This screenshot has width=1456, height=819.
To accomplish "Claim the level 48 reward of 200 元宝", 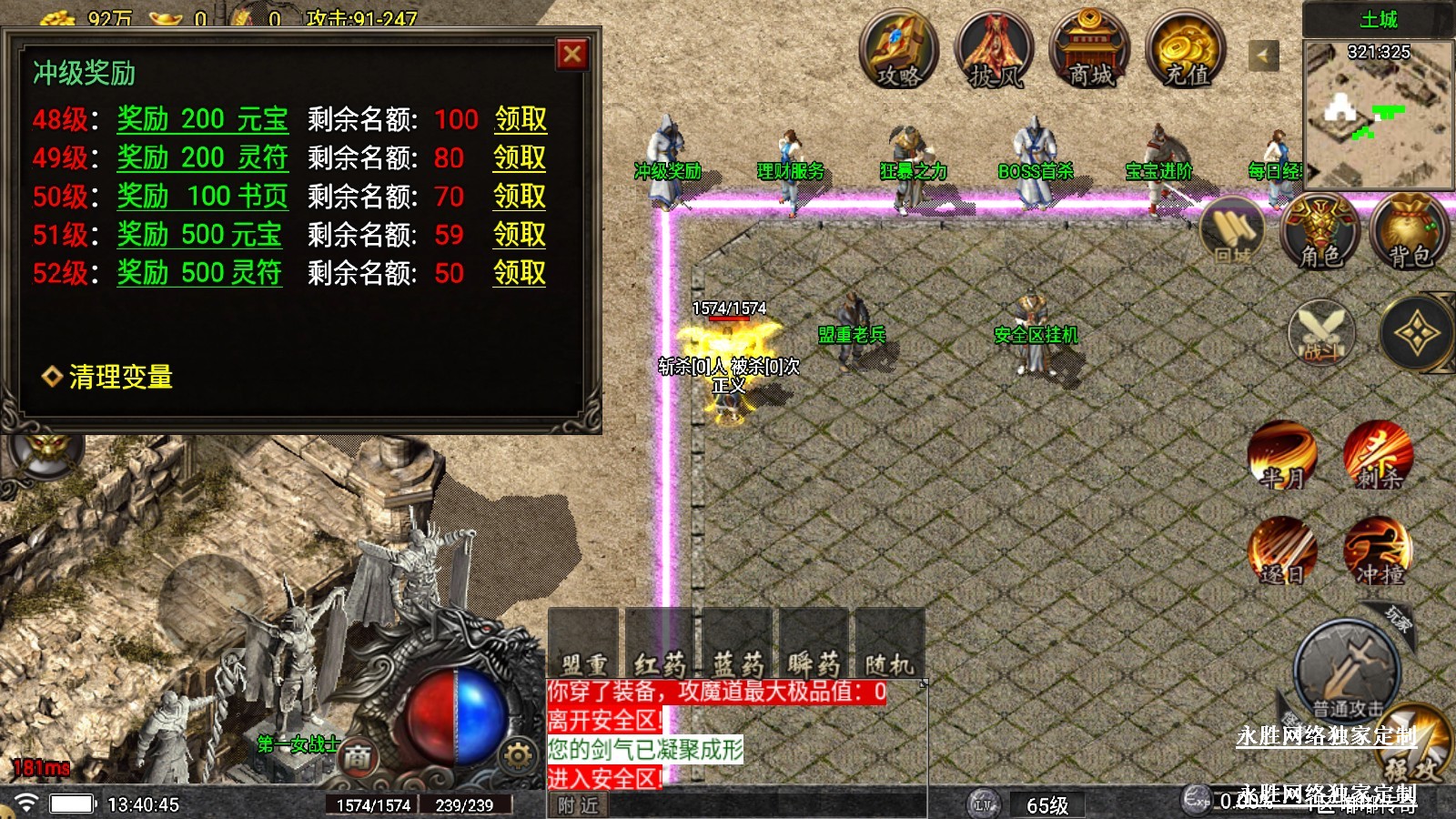I will pyautogui.click(x=521, y=119).
